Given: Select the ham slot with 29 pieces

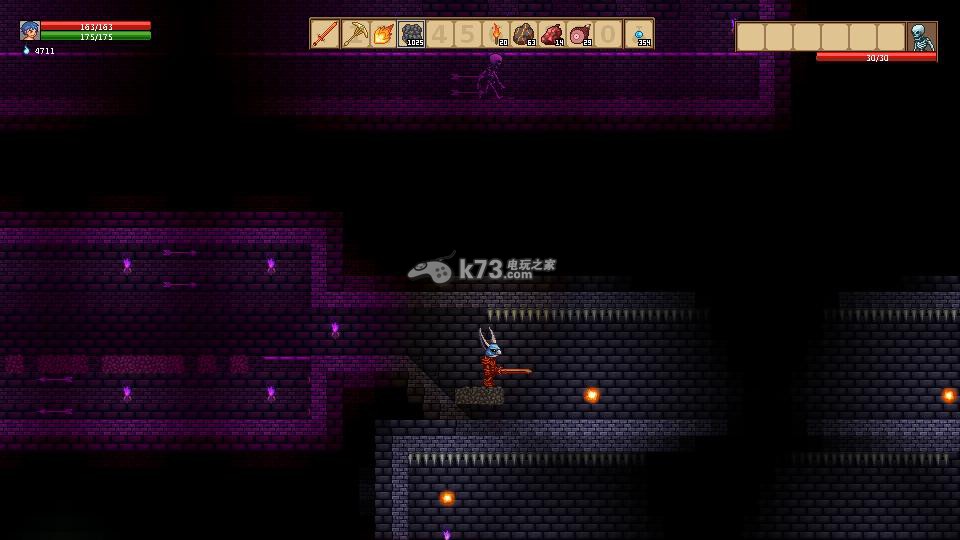Looking at the screenshot, I should [x=580, y=34].
